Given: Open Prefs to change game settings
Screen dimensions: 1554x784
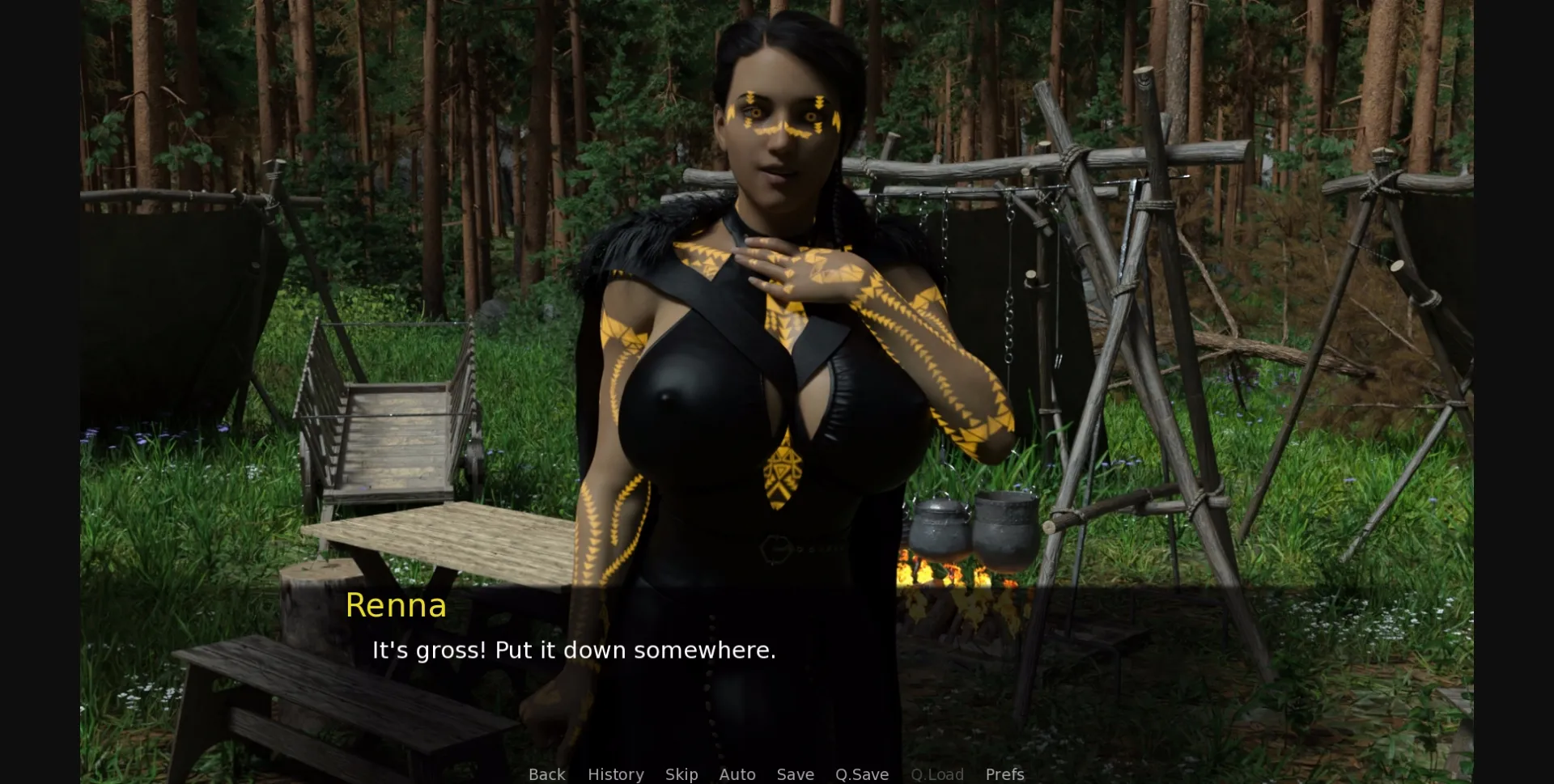Looking at the screenshot, I should [1004, 774].
